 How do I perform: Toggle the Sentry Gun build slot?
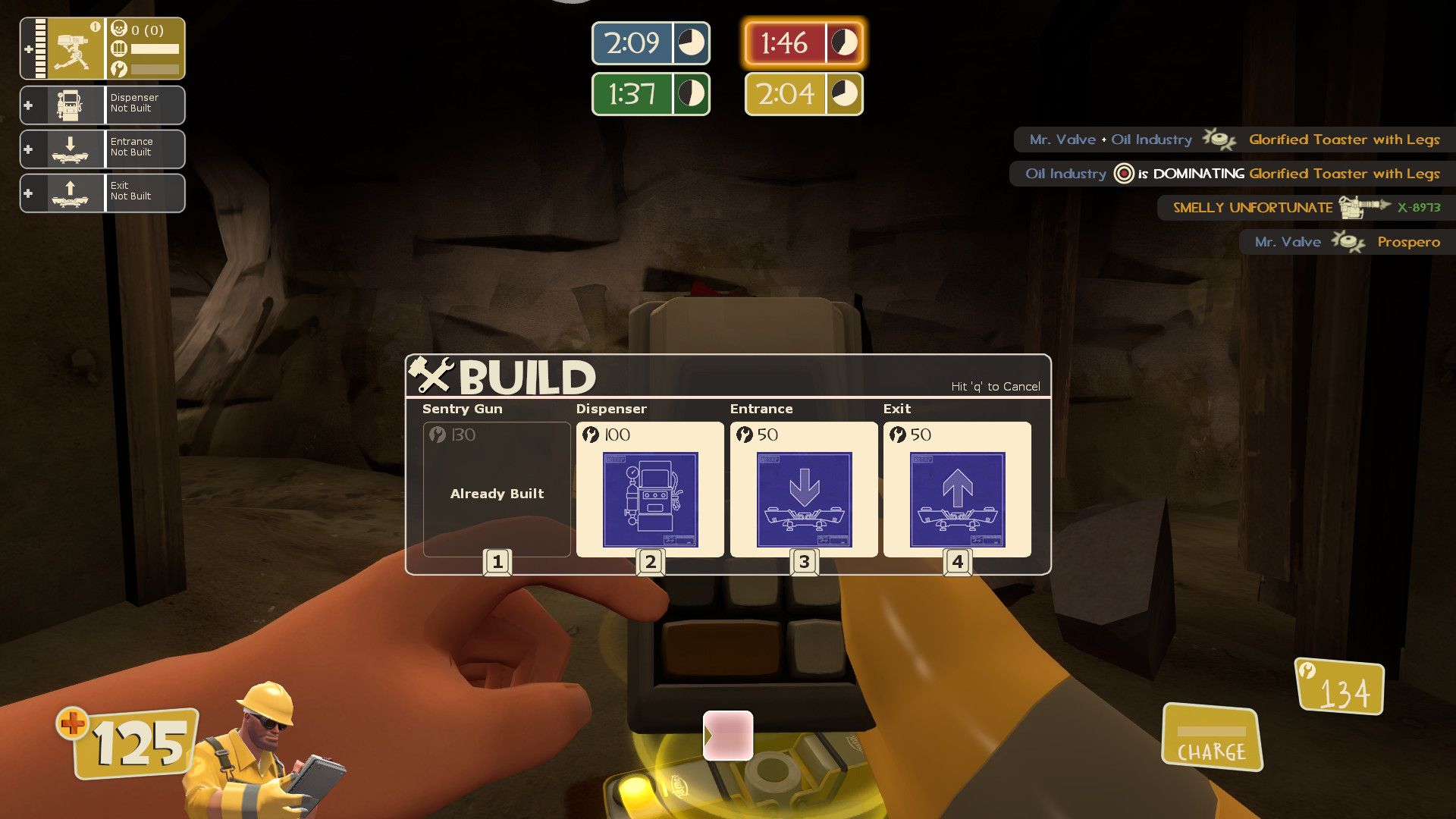(497, 489)
